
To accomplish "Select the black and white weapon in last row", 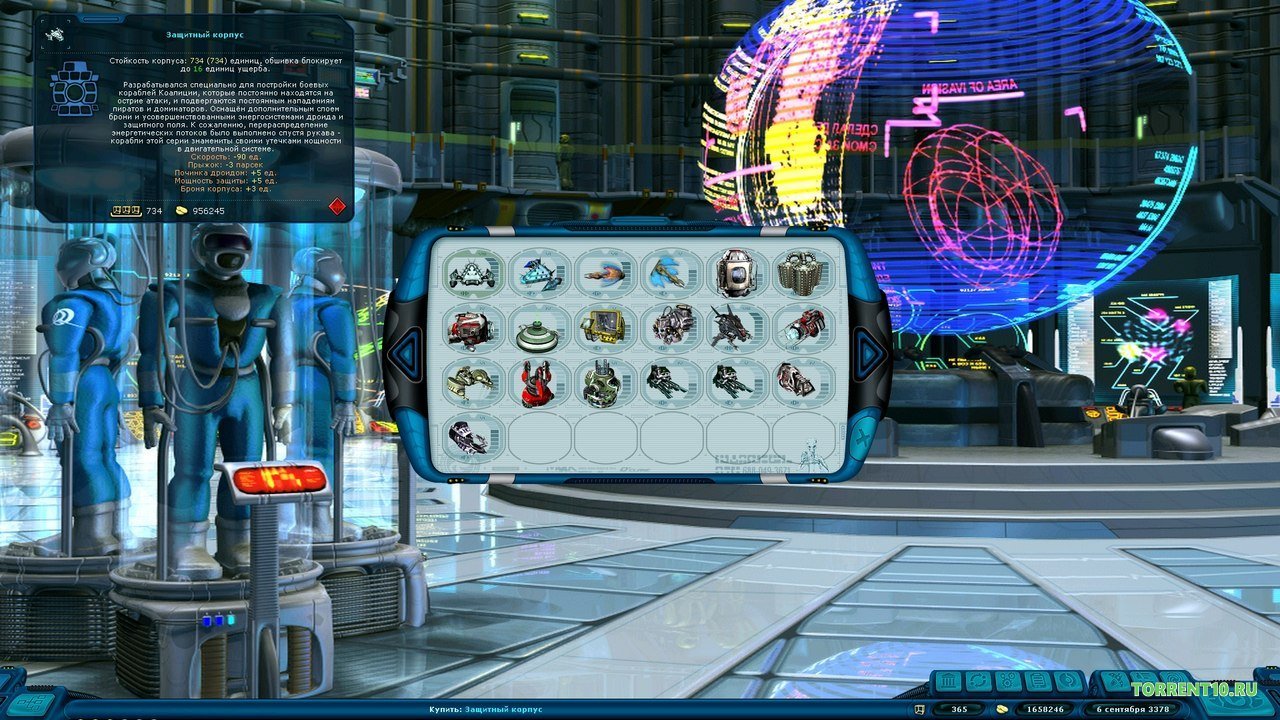I will coord(471,439).
